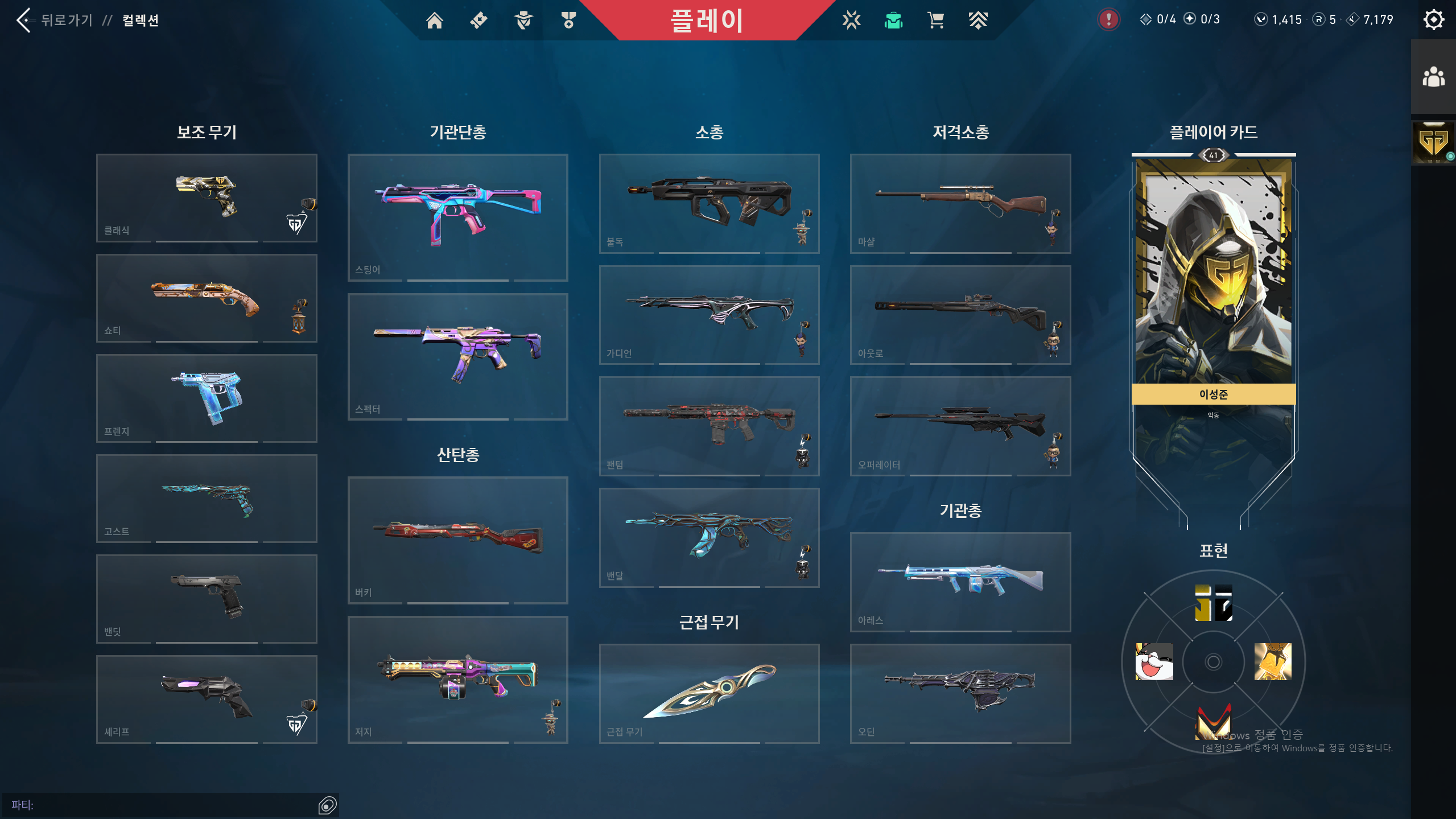
Task: Open the social panel friends icon
Action: (1433, 76)
